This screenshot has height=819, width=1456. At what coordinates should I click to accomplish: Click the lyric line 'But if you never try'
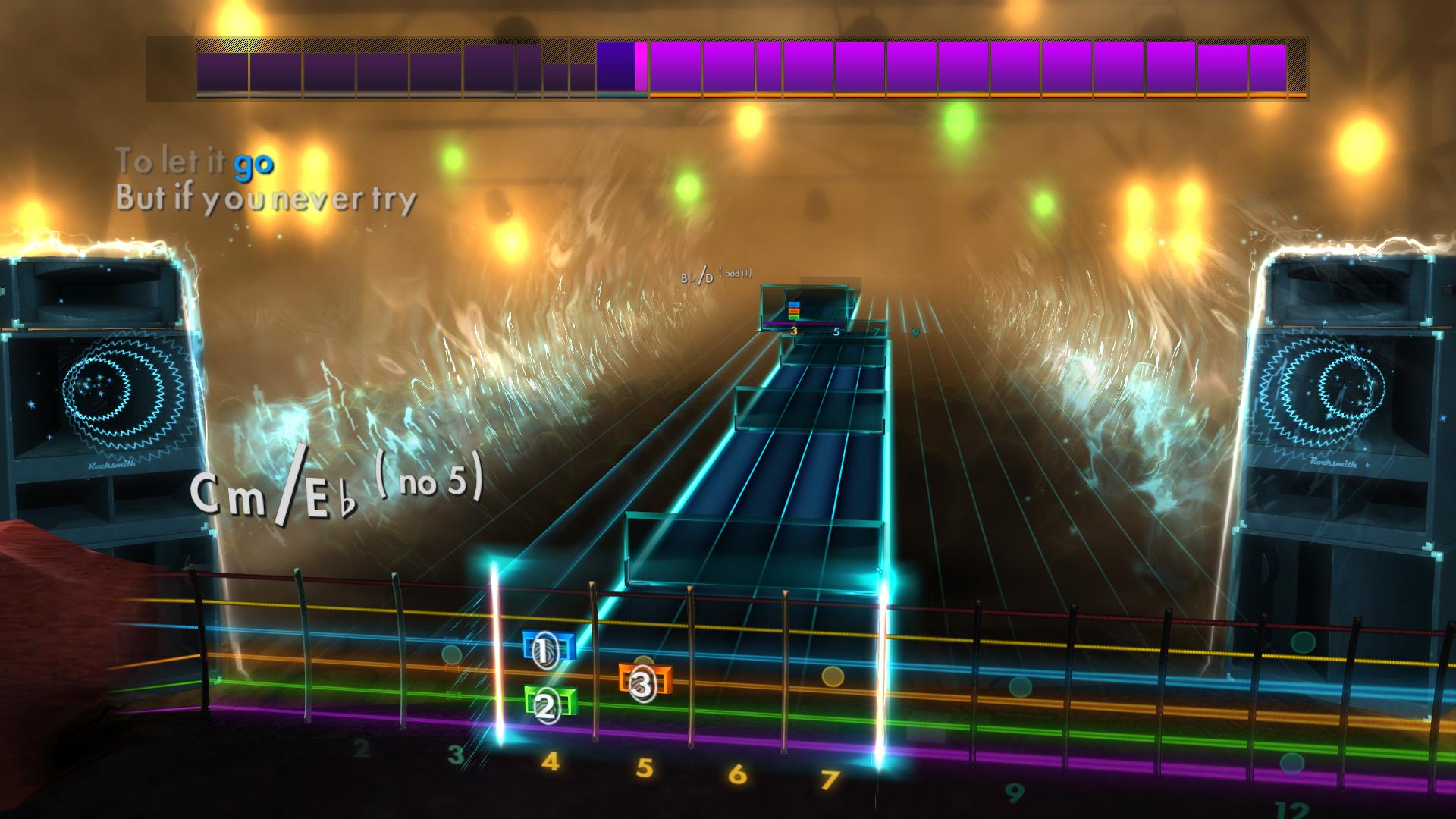click(265, 199)
